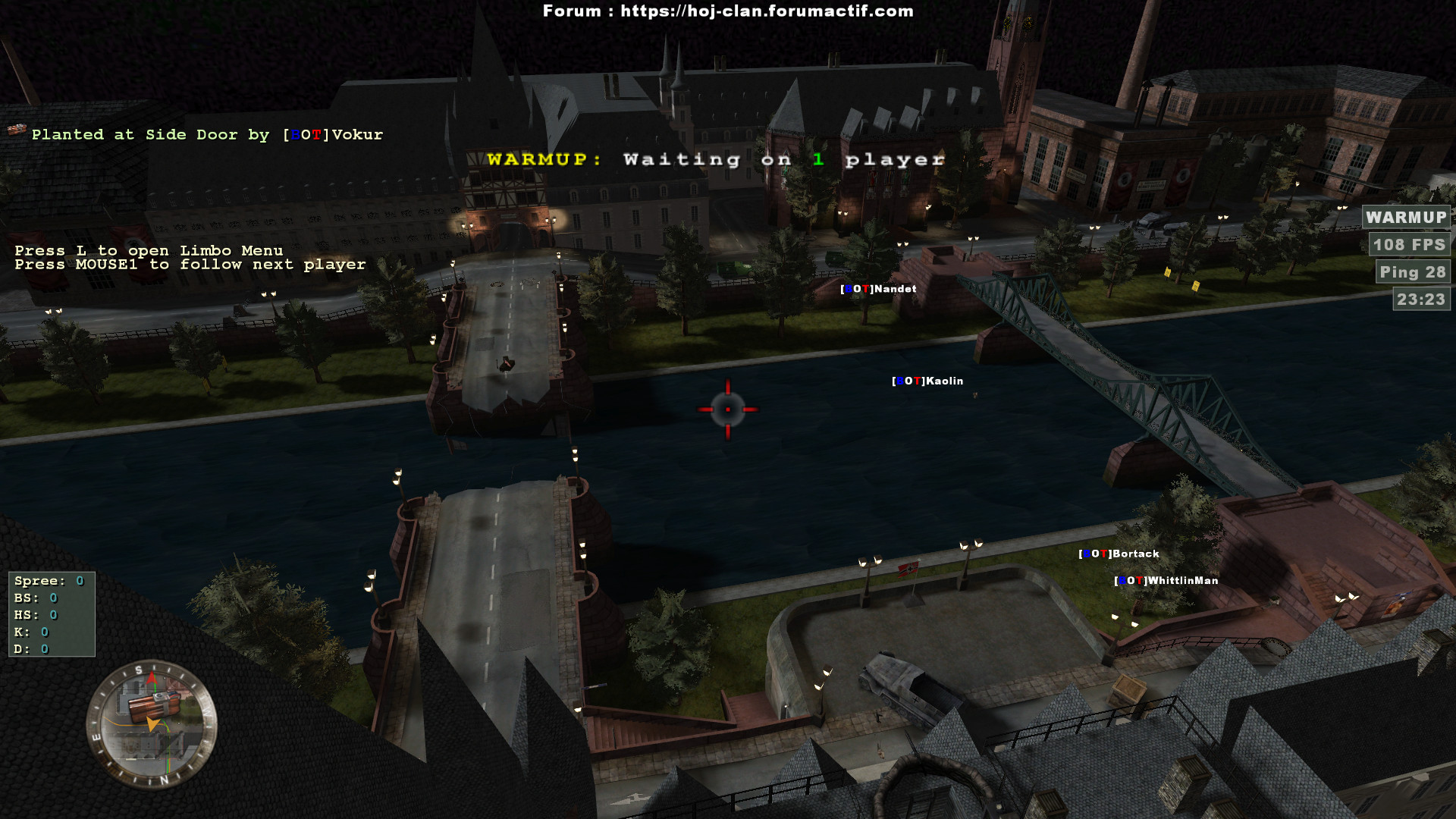Click the dynamite icon beside the planted message

pyautogui.click(x=17, y=130)
